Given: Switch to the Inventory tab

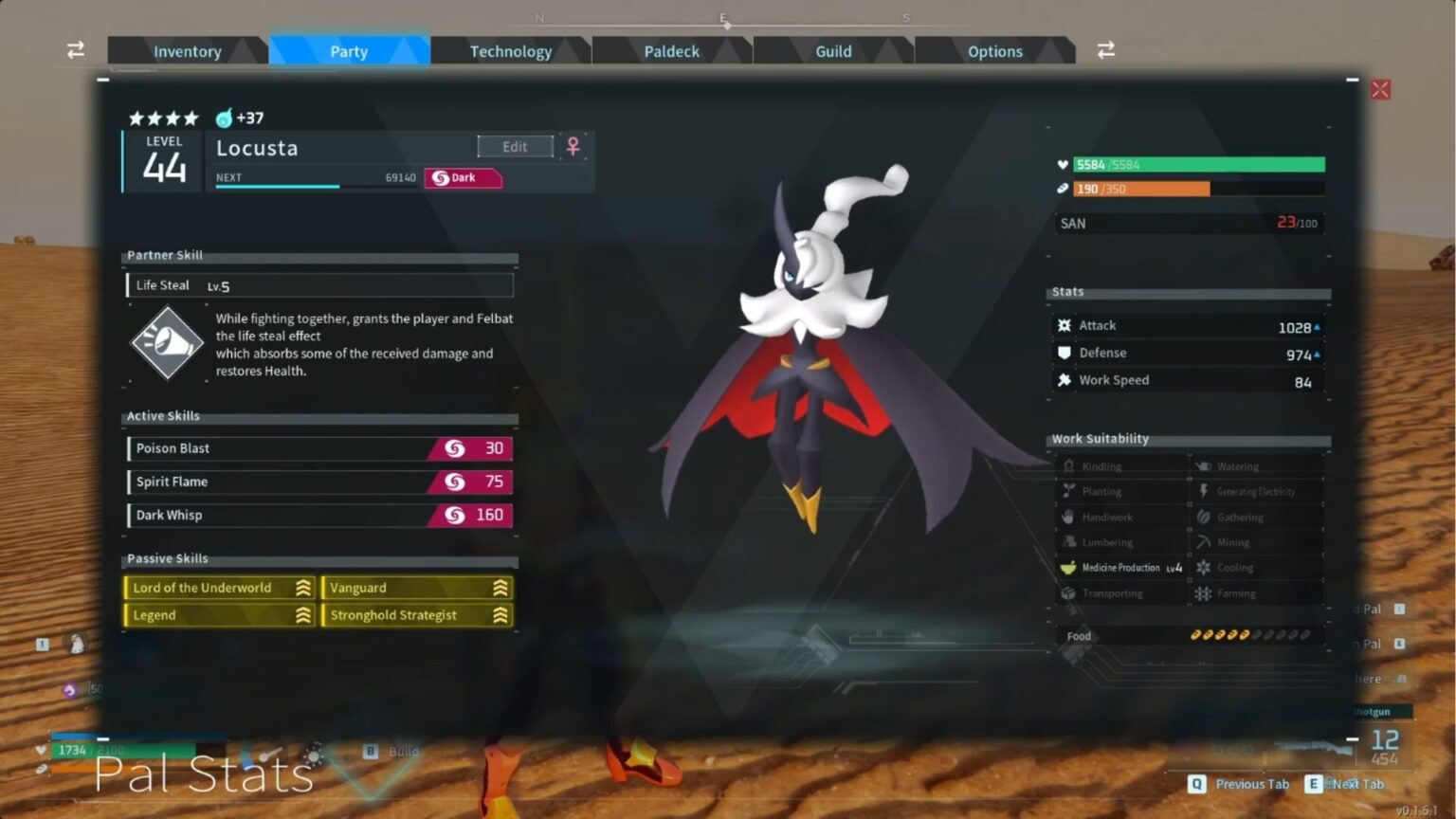Looking at the screenshot, I should click(x=187, y=51).
